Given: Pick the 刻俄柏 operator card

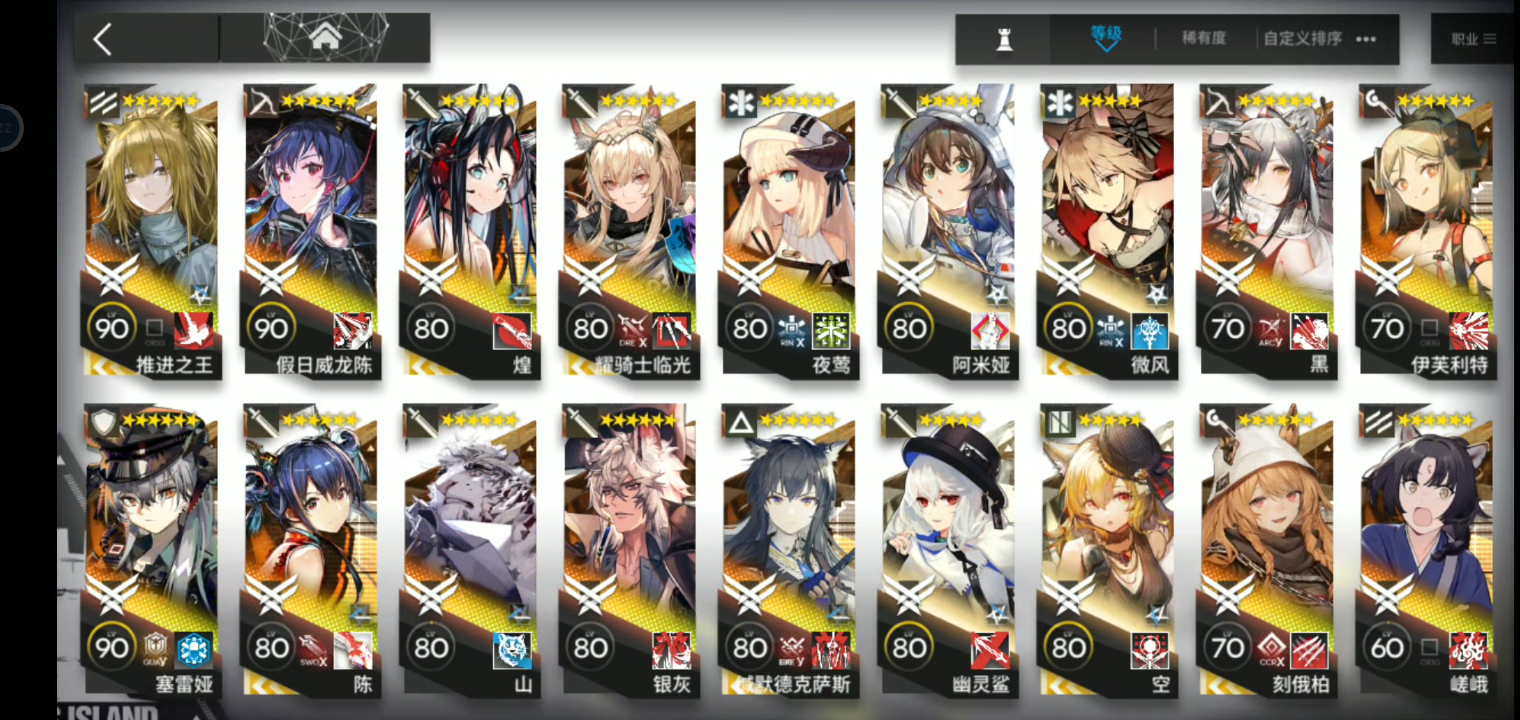Looking at the screenshot, I should point(1267,550).
